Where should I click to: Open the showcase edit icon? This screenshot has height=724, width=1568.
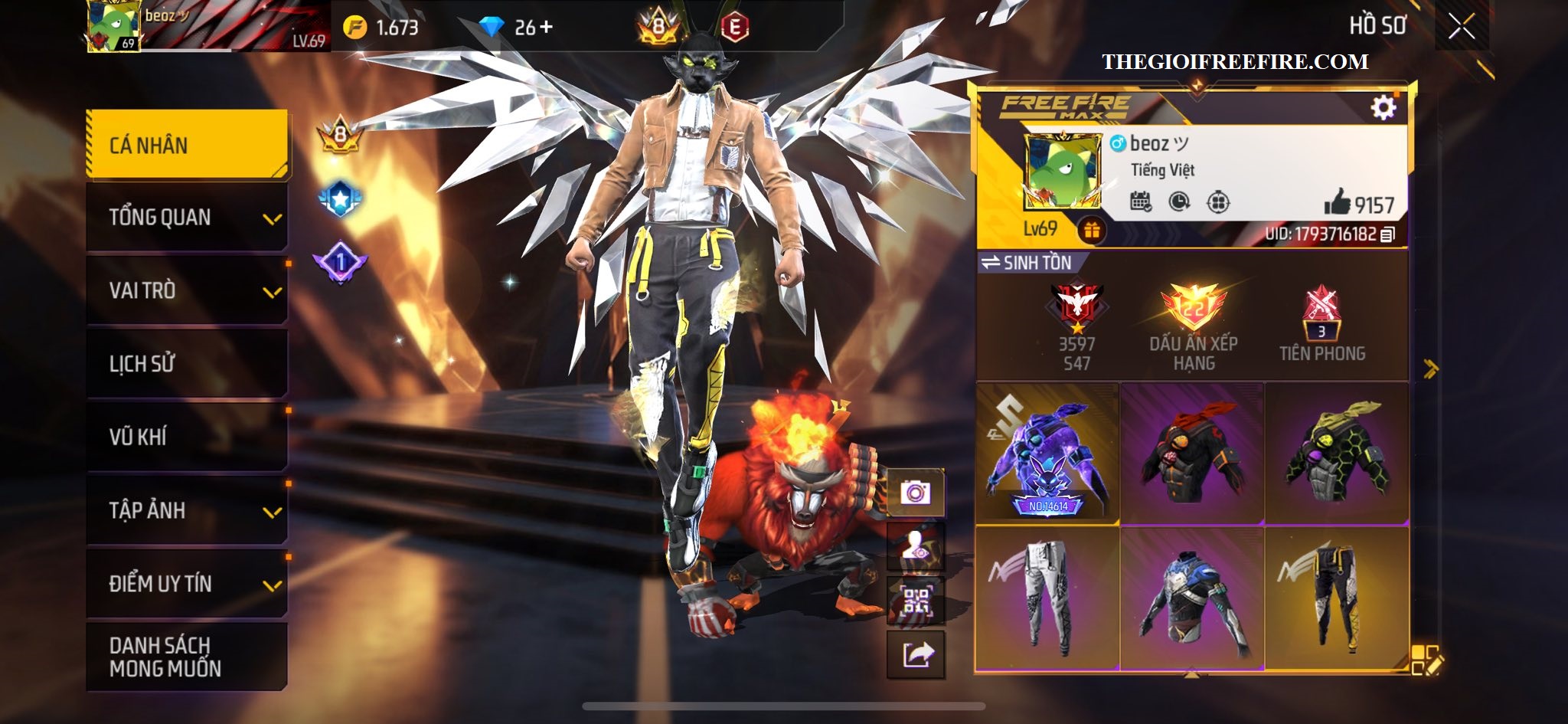pyautogui.click(x=1426, y=660)
